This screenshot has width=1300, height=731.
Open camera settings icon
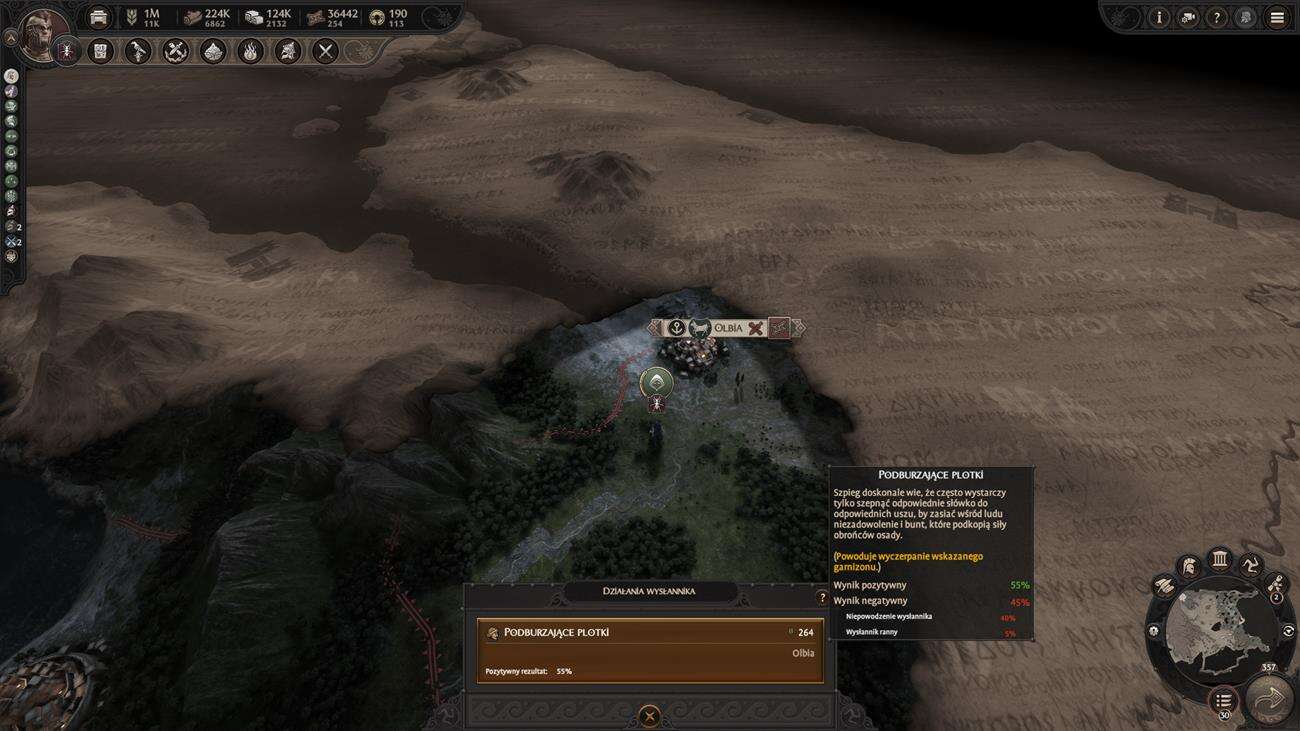[1188, 17]
